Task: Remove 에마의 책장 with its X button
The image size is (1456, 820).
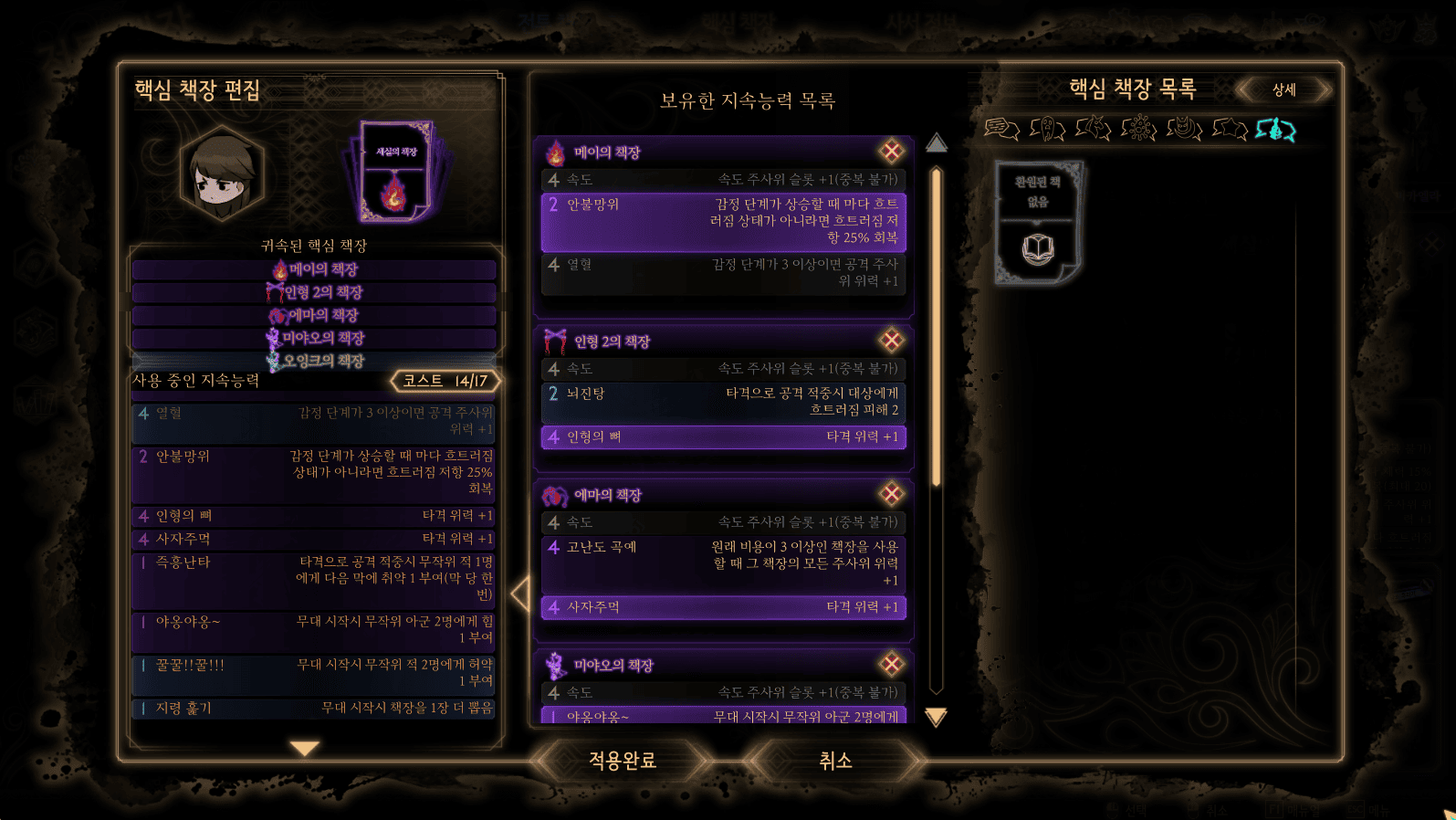Action: [891, 494]
